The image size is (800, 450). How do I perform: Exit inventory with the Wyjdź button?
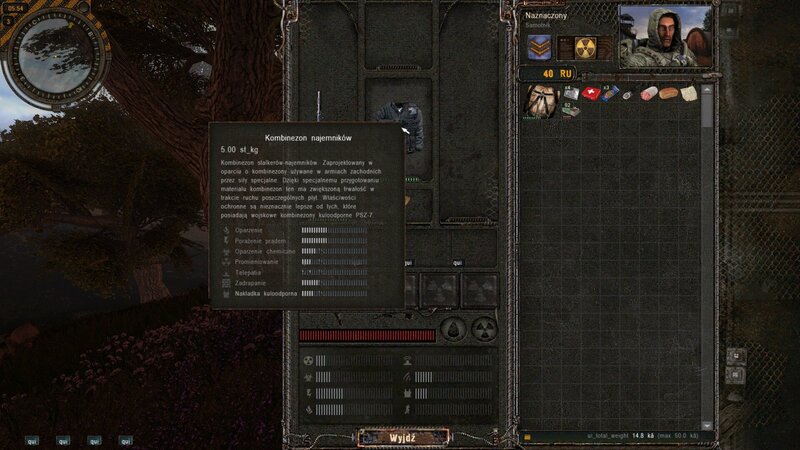click(x=404, y=437)
